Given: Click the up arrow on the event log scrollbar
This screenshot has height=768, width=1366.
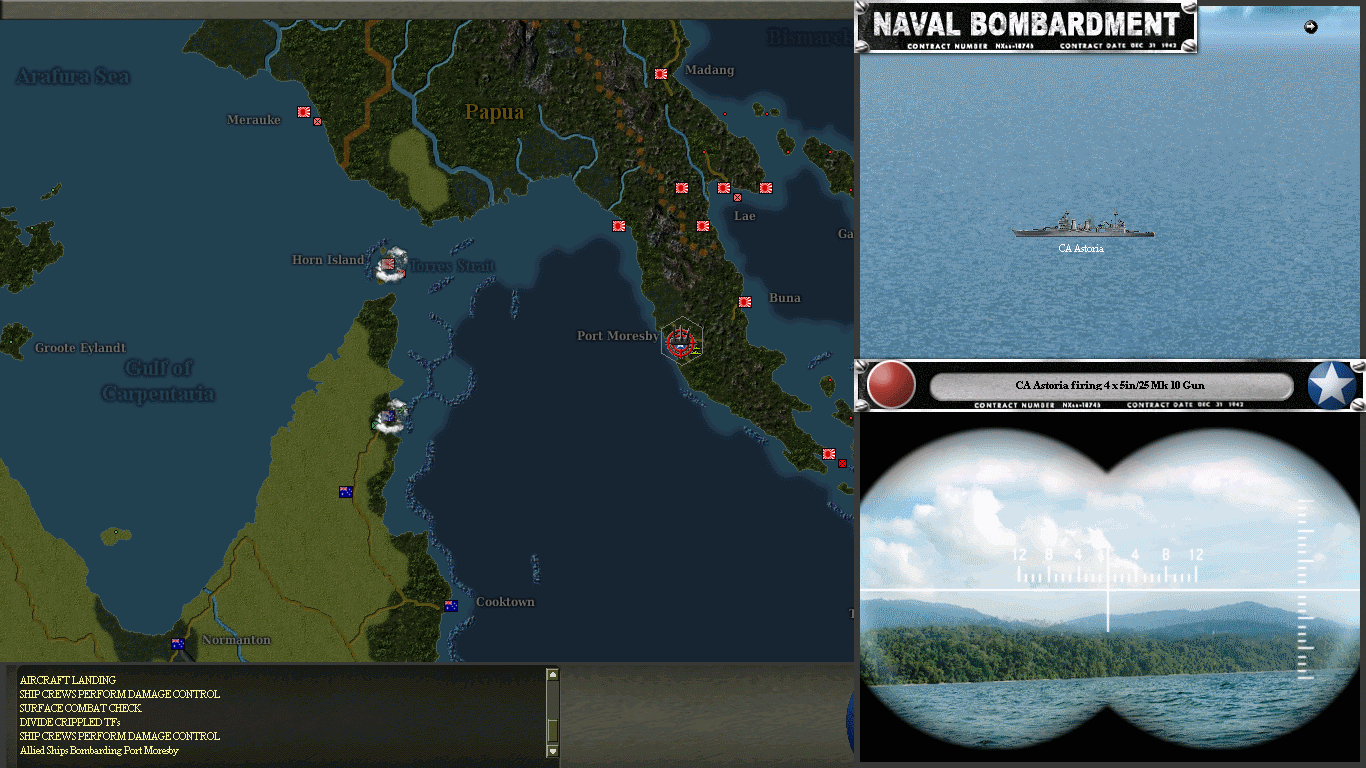Looking at the screenshot, I should [x=551, y=672].
